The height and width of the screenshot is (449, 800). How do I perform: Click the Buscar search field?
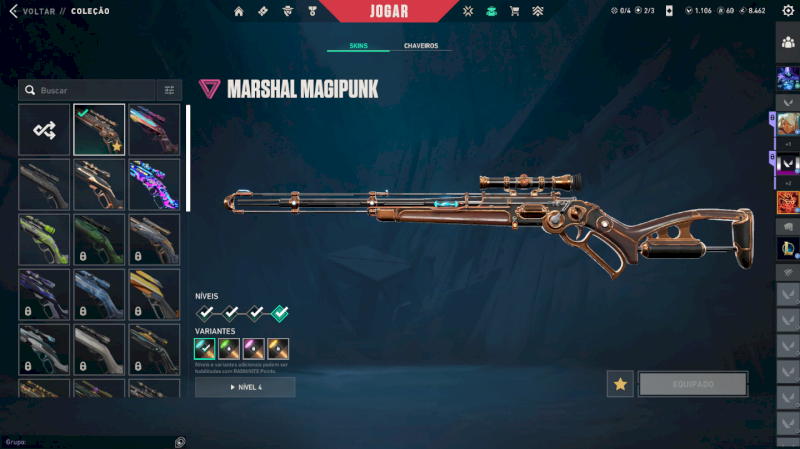coord(92,90)
